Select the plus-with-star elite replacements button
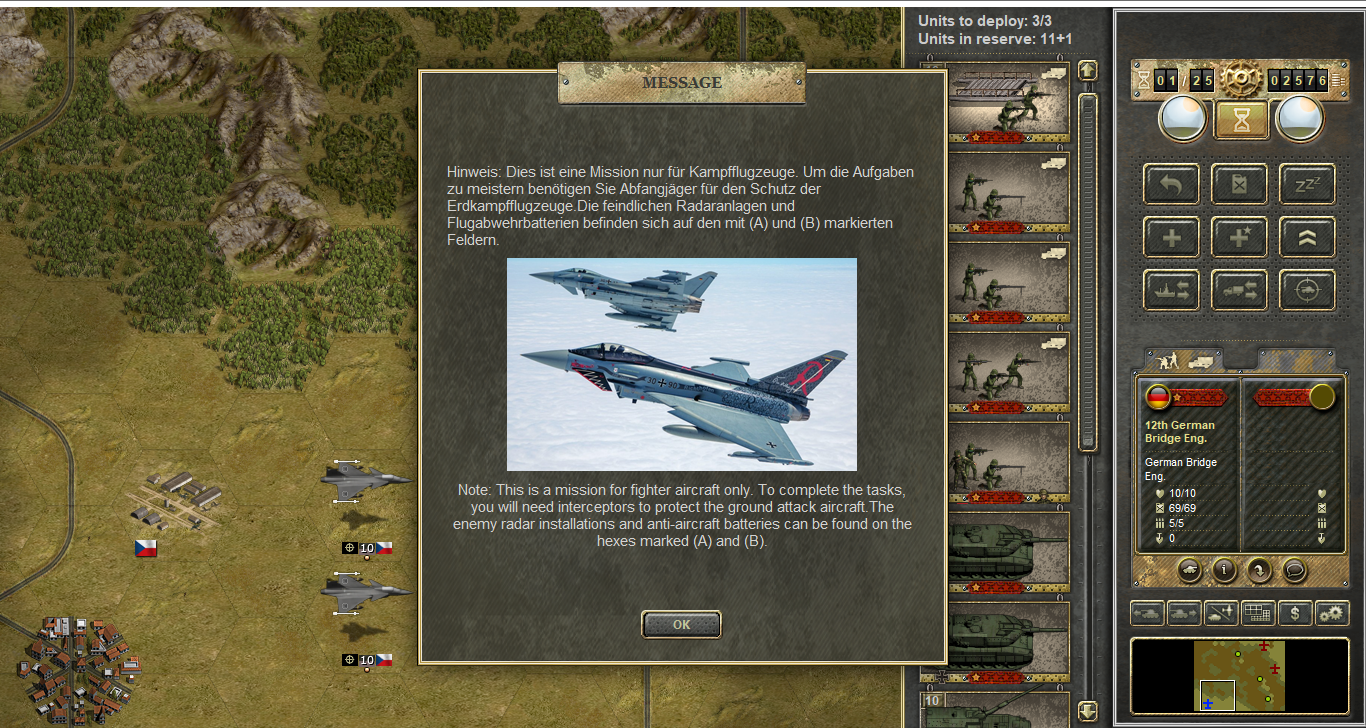Screen dimensions: 1366x728 click(1239, 237)
